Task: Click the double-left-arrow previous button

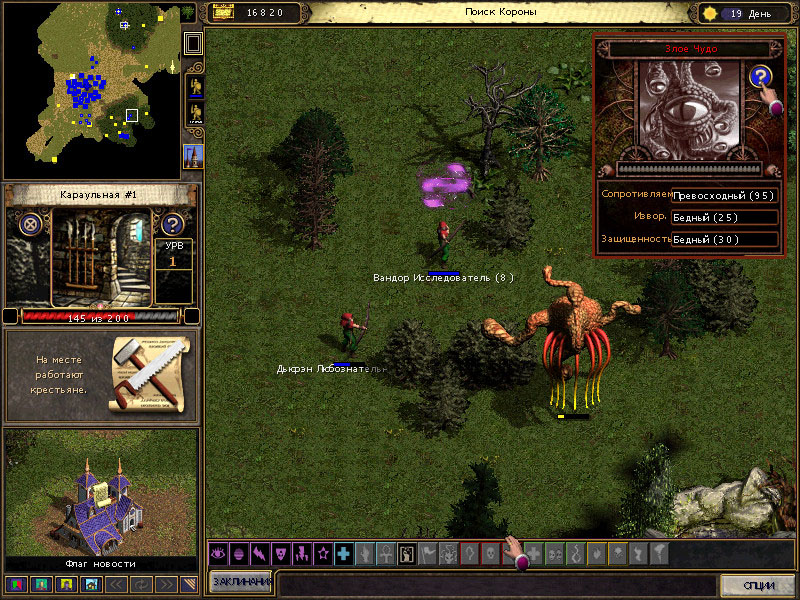Action: point(116,584)
